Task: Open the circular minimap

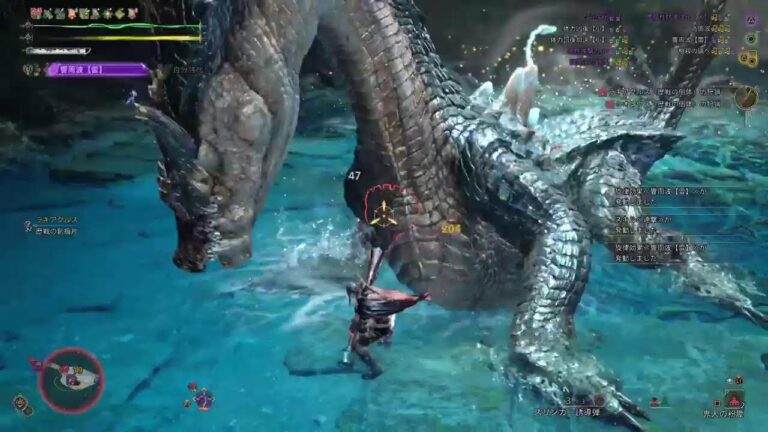Action: (71, 380)
